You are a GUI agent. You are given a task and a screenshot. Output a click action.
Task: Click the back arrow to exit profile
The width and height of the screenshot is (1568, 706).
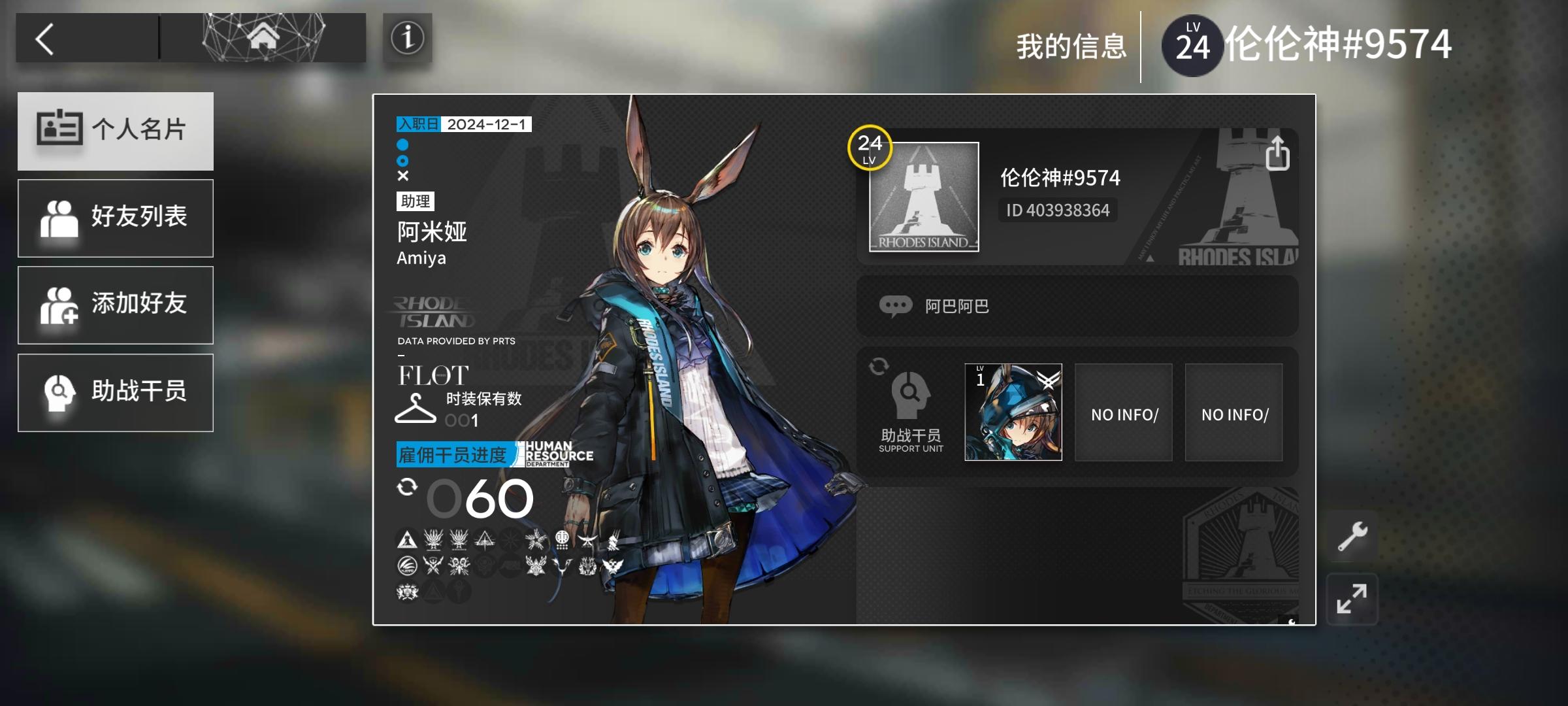click(43, 38)
